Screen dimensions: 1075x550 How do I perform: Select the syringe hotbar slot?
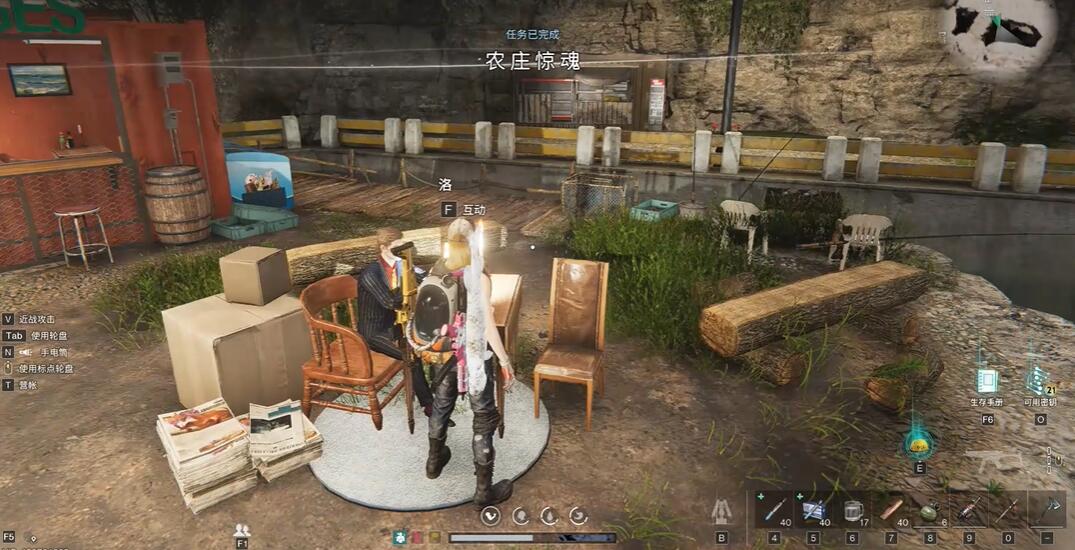click(x=774, y=510)
